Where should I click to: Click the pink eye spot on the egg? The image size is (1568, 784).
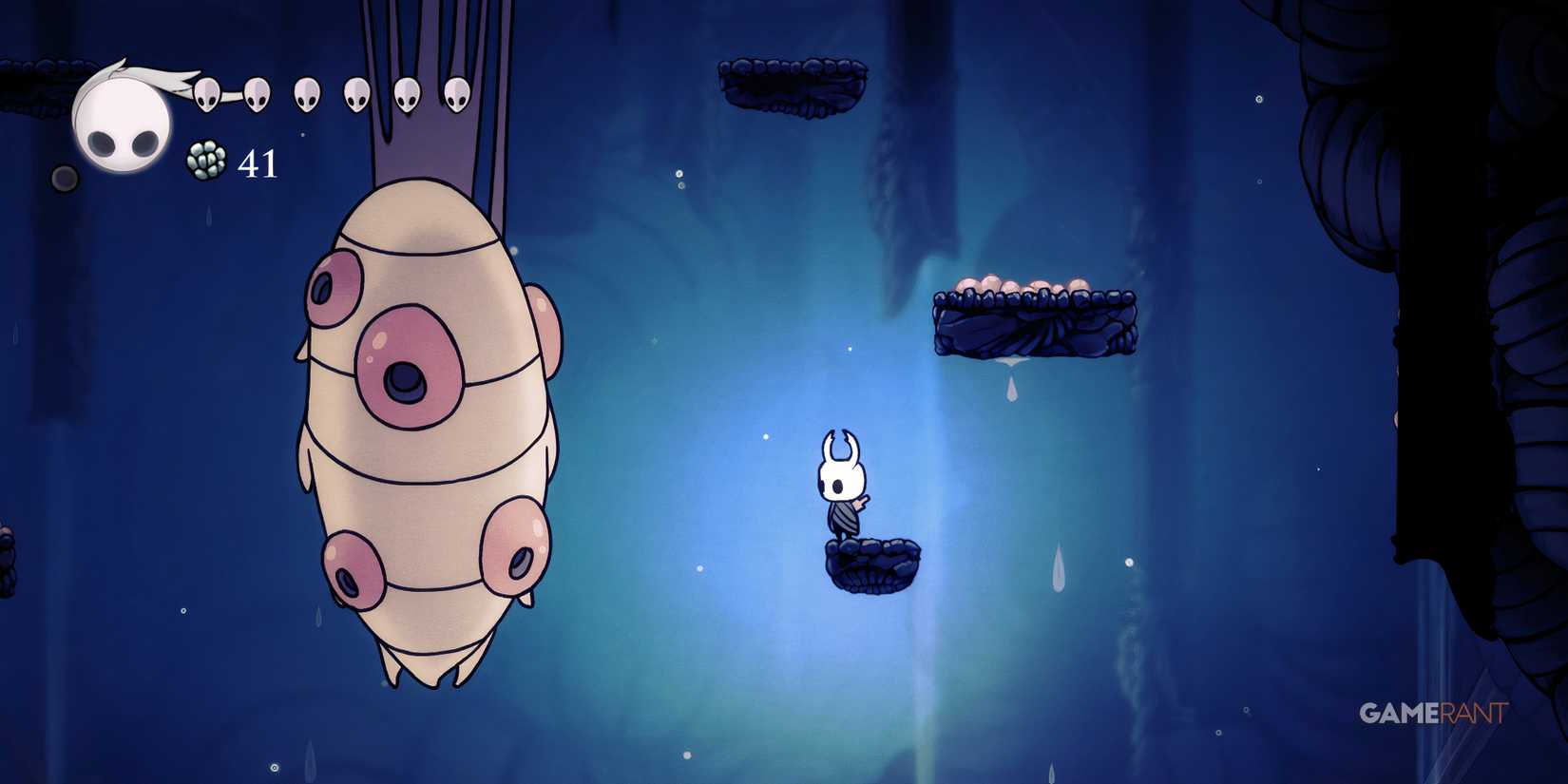tap(409, 361)
